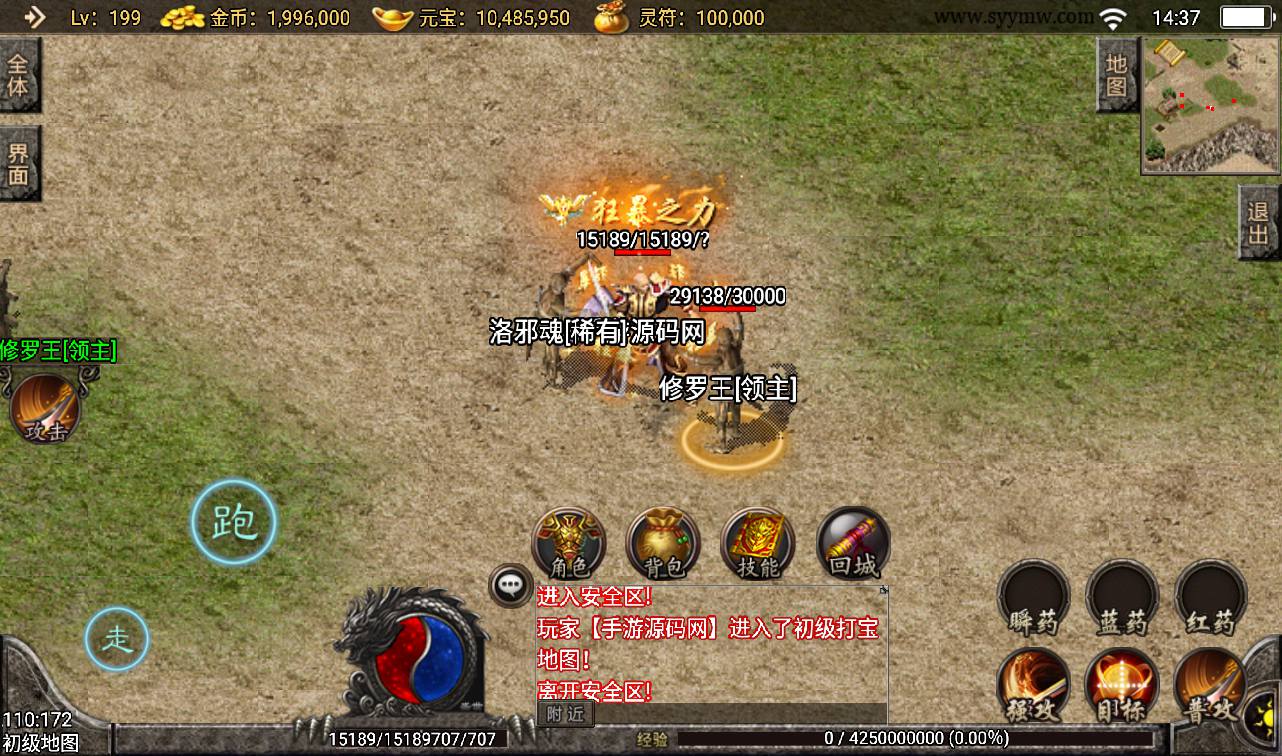
Task: Open the 技能 skills book
Action: 757,544
